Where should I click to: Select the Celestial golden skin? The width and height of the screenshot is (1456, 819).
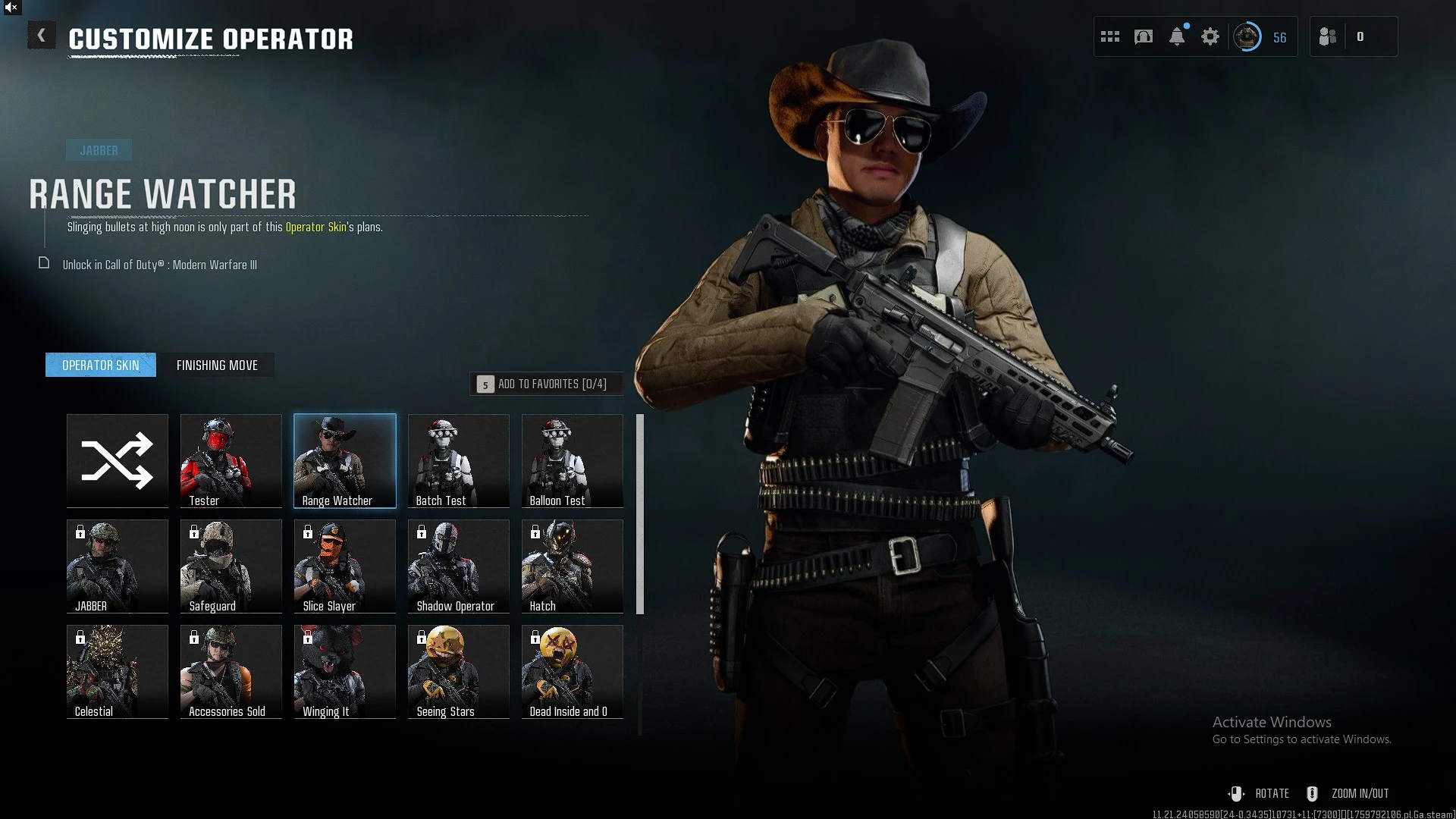click(x=118, y=671)
